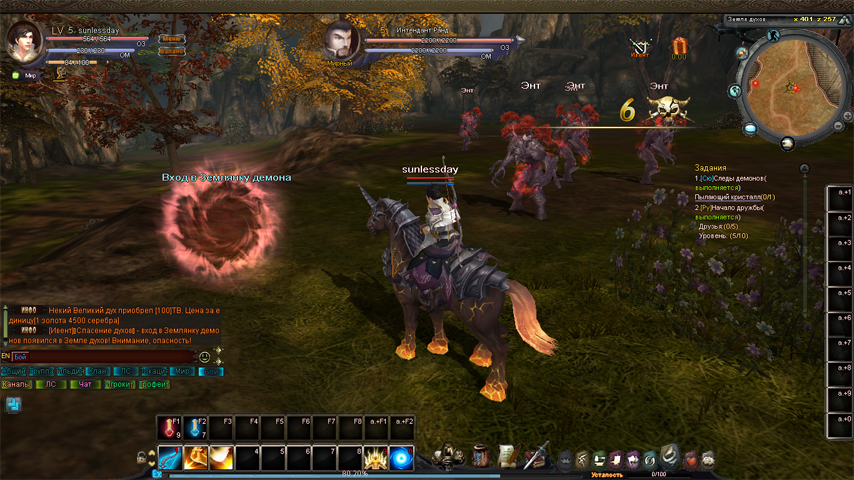Screen dimensions: 854x480
Task: Switch to the Мир chat tab
Action: click(181, 371)
